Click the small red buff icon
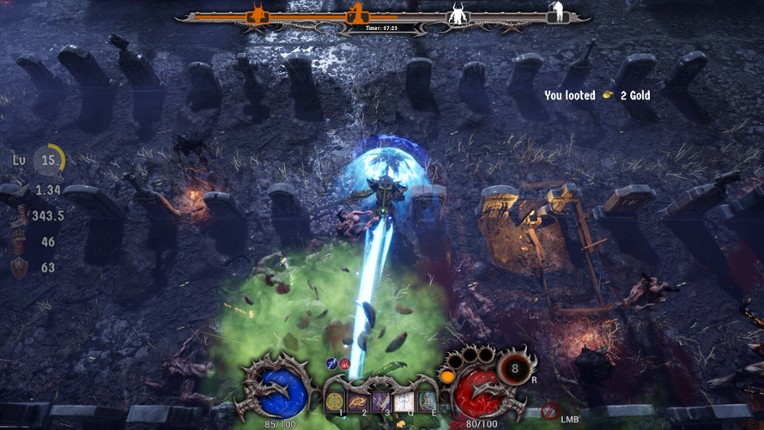Image resolution: width=764 pixels, height=430 pixels. point(344,364)
